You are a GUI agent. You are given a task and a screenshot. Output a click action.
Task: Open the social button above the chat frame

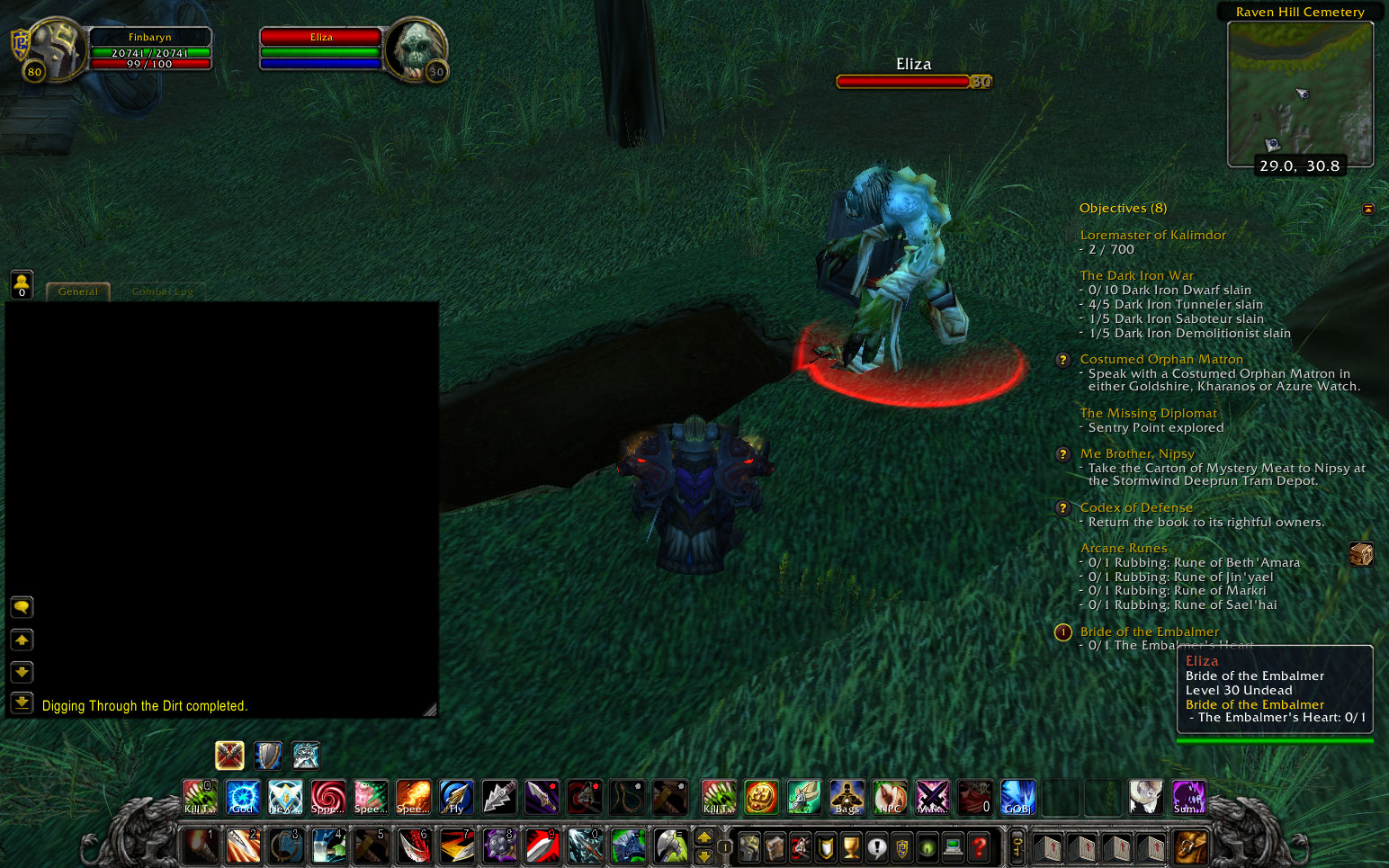pyautogui.click(x=21, y=285)
